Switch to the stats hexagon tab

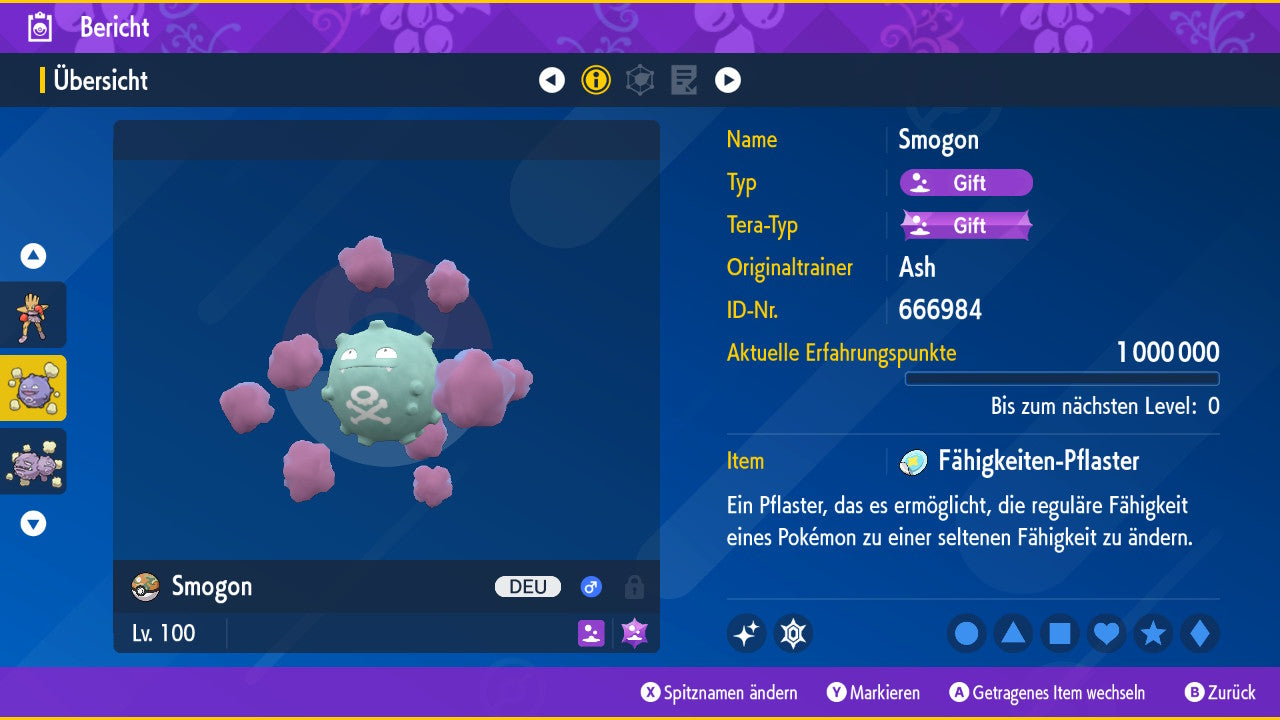tap(640, 80)
